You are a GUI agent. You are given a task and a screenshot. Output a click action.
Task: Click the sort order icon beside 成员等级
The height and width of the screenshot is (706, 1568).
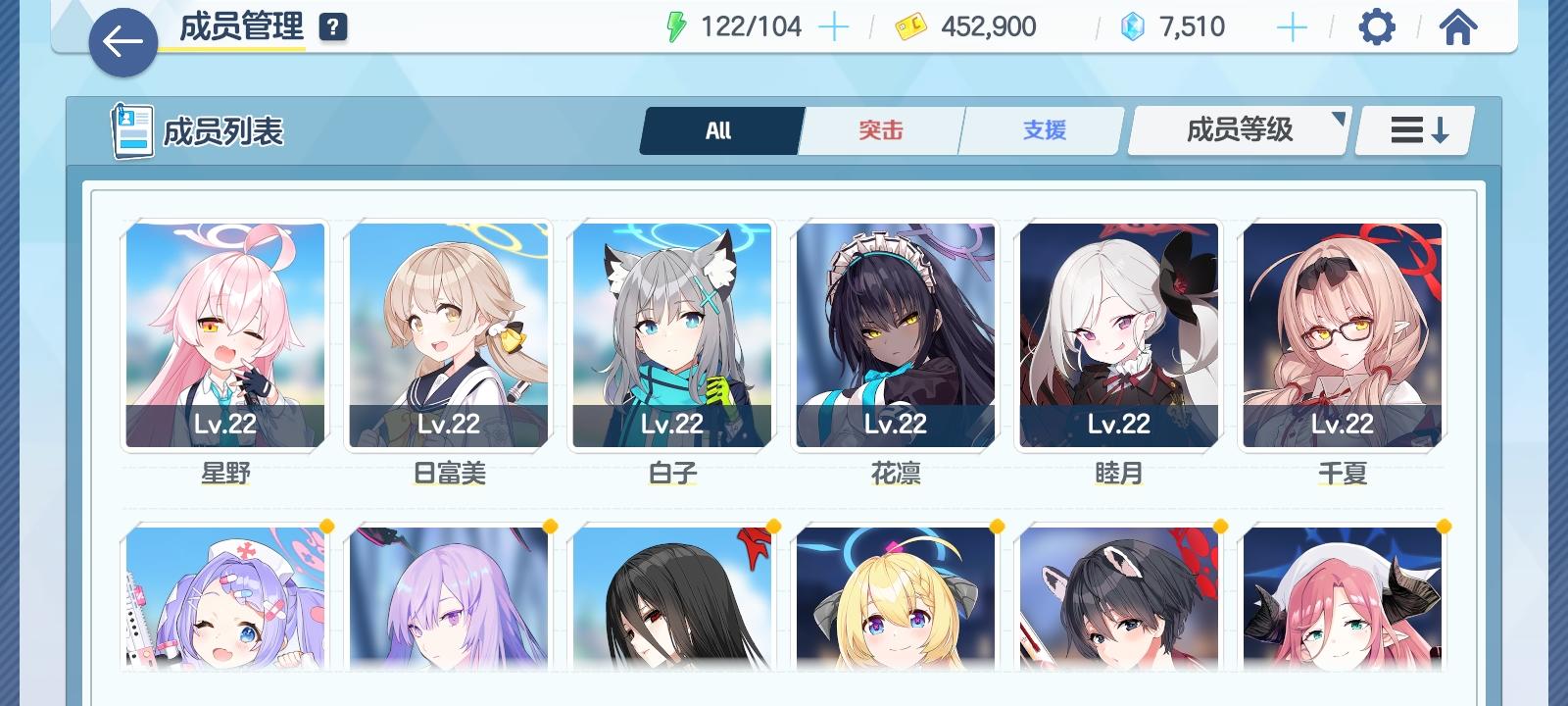click(1412, 128)
